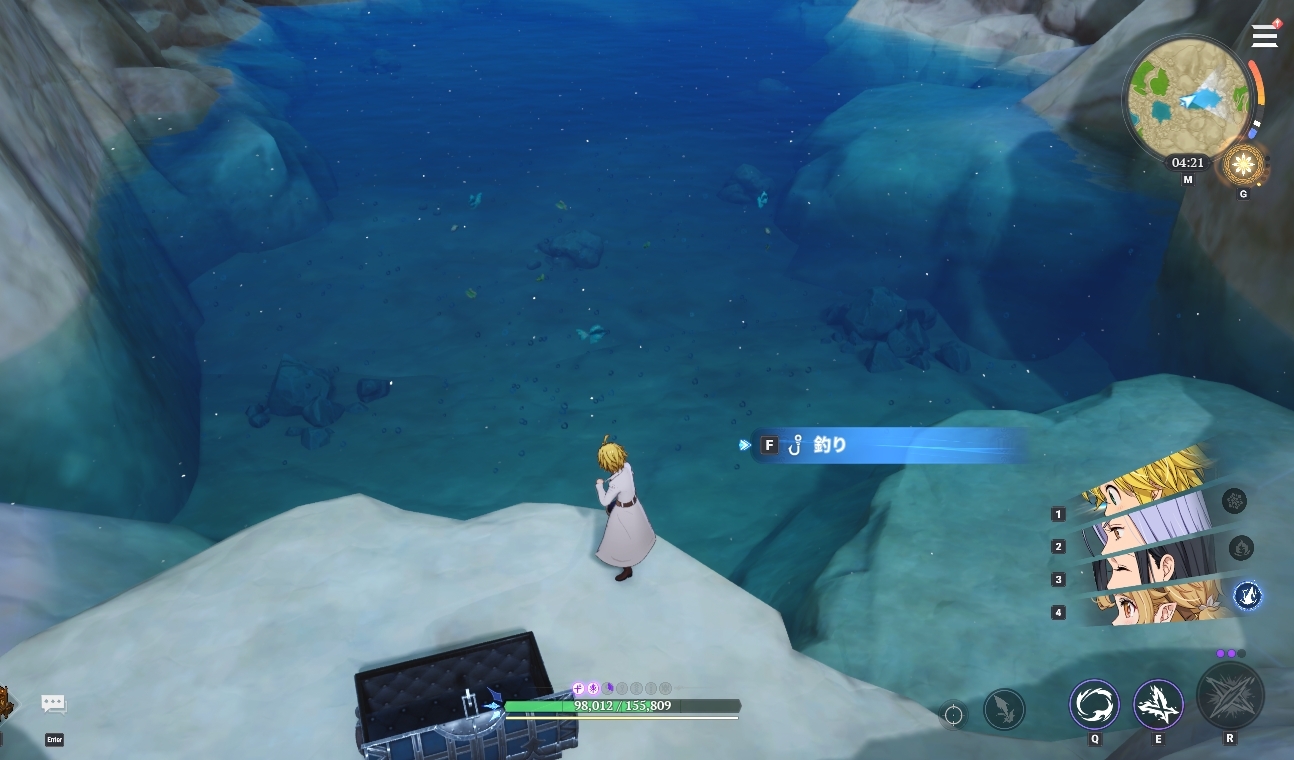Open the circular minimap
Screen dimensions: 1294x760
click(1187, 99)
